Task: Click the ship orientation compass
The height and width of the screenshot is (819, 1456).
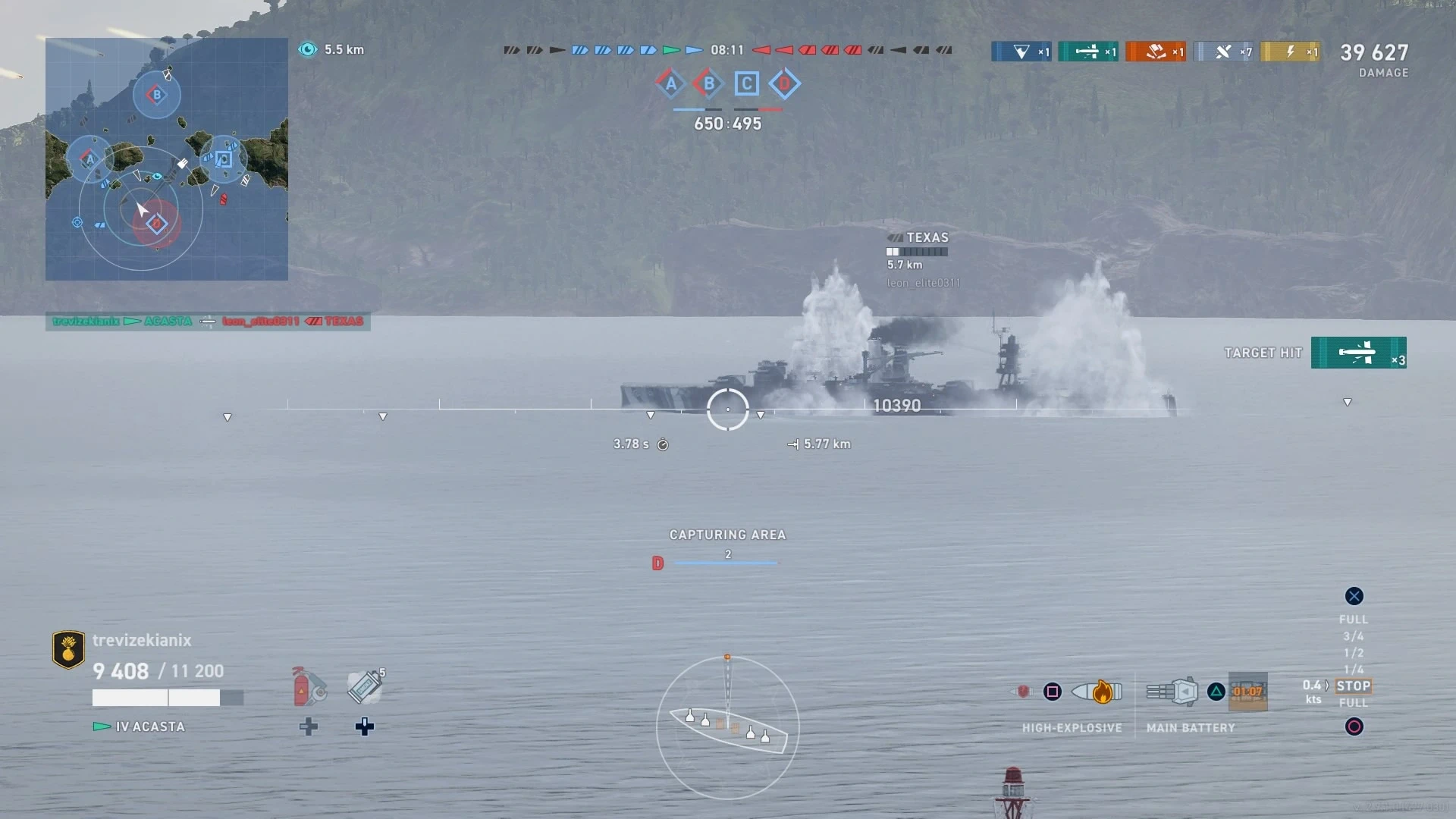Action: coord(727,727)
